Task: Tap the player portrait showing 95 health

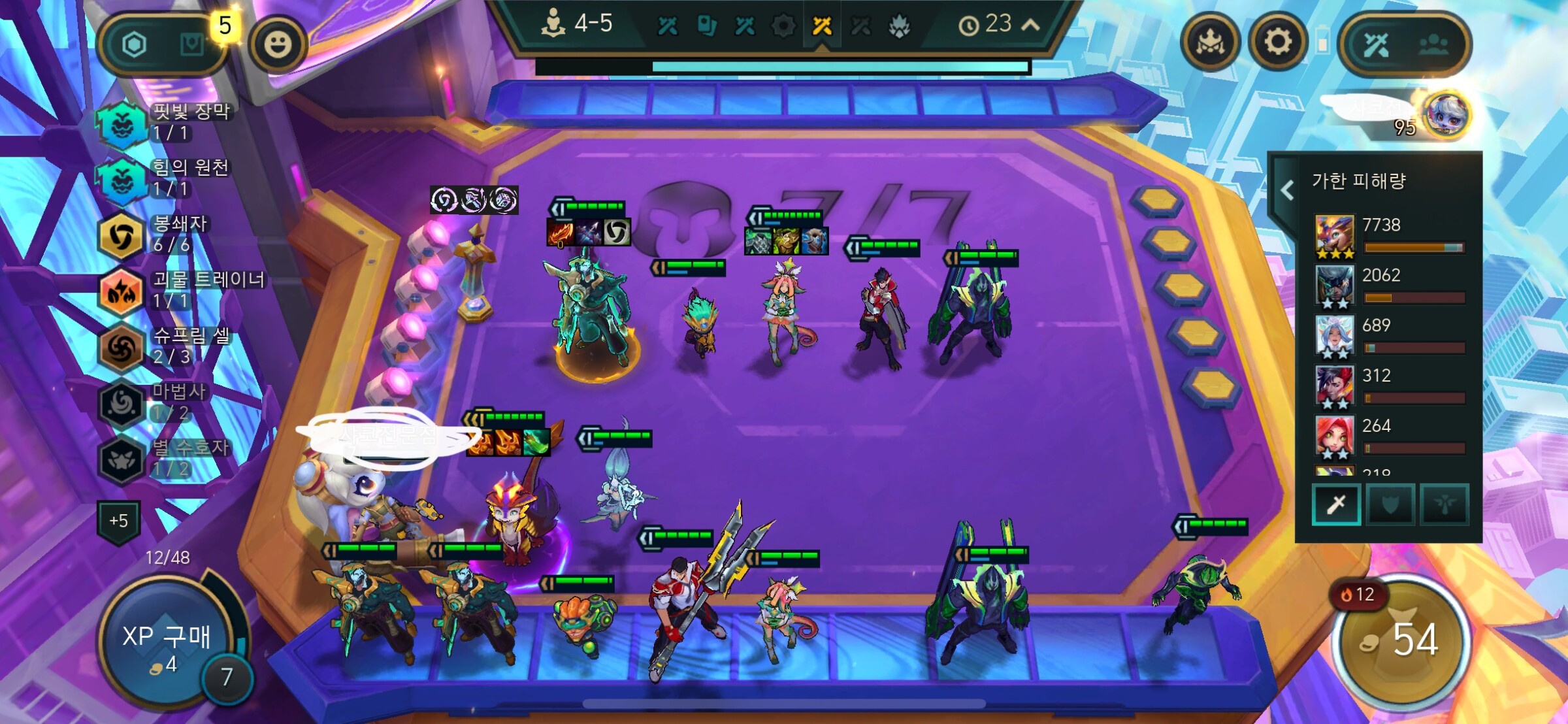Action: coord(1446,115)
